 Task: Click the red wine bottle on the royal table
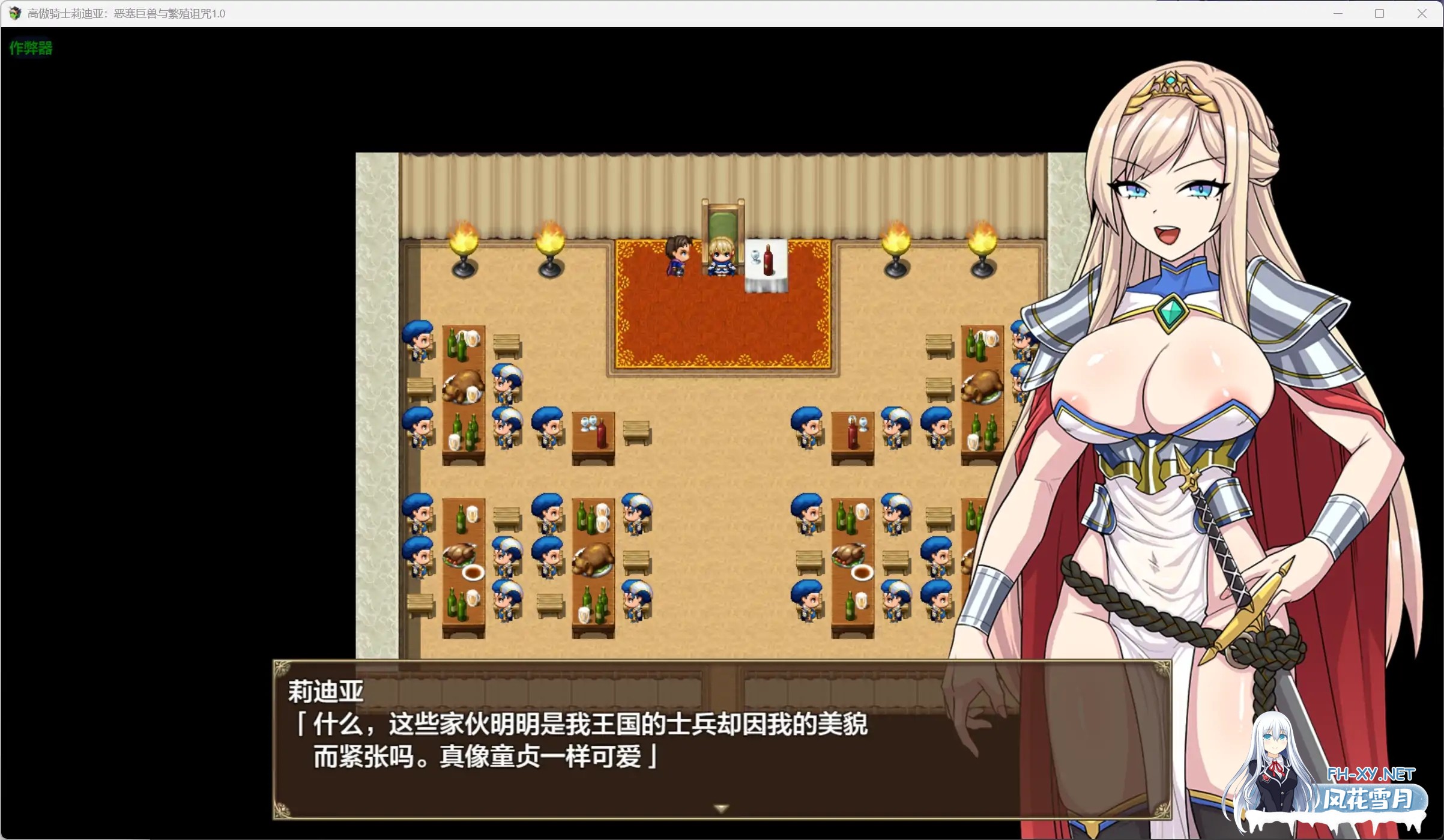point(769,261)
